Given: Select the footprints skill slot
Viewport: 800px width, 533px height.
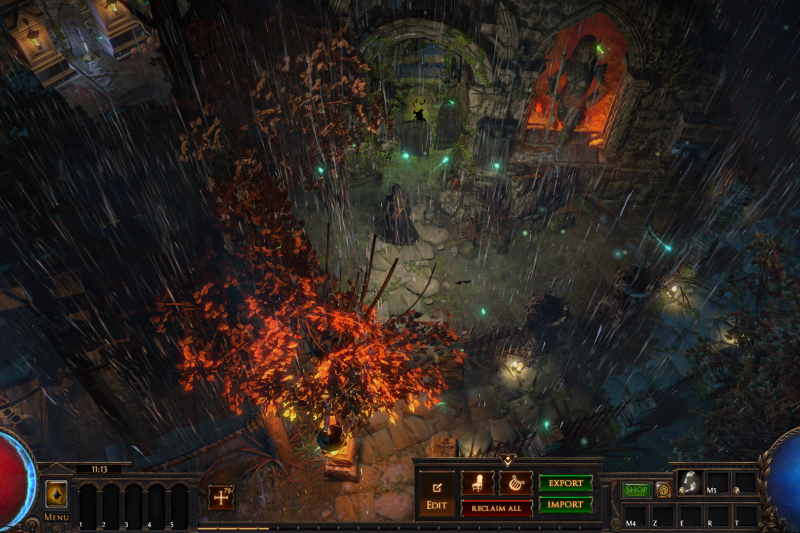Looking at the screenshot, I should pos(689,482).
